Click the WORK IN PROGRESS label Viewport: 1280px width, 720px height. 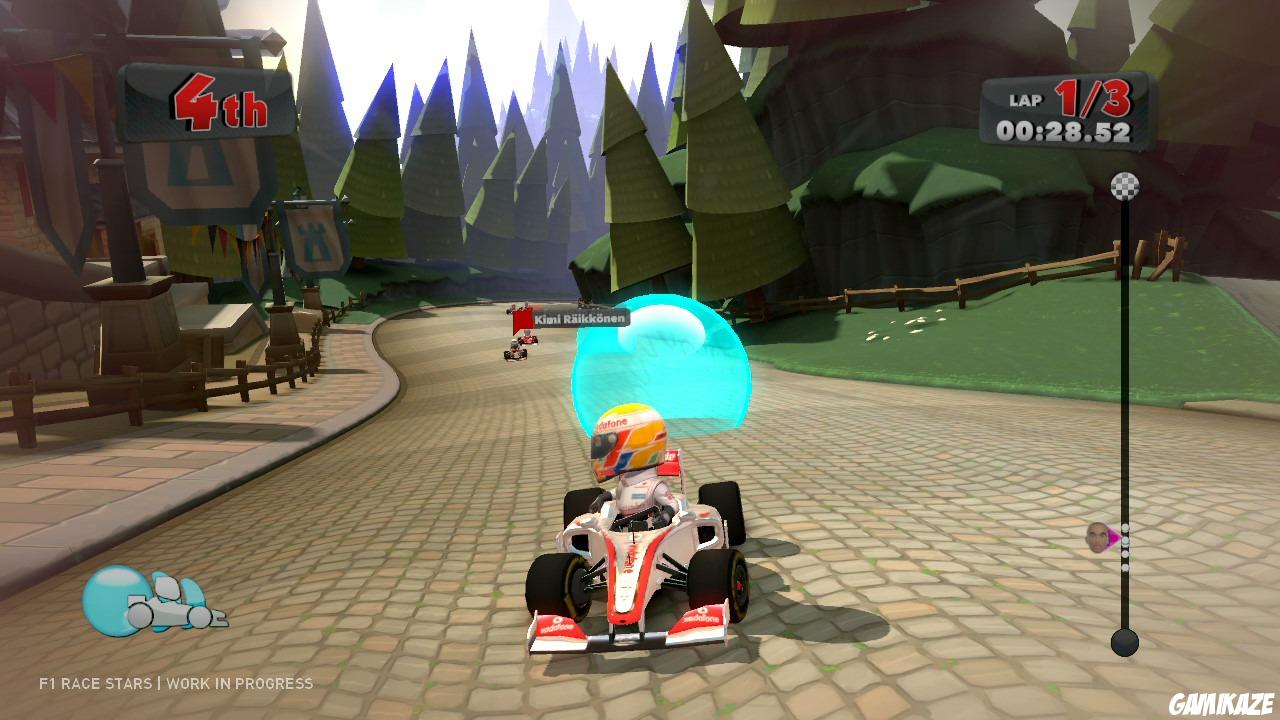pos(240,684)
